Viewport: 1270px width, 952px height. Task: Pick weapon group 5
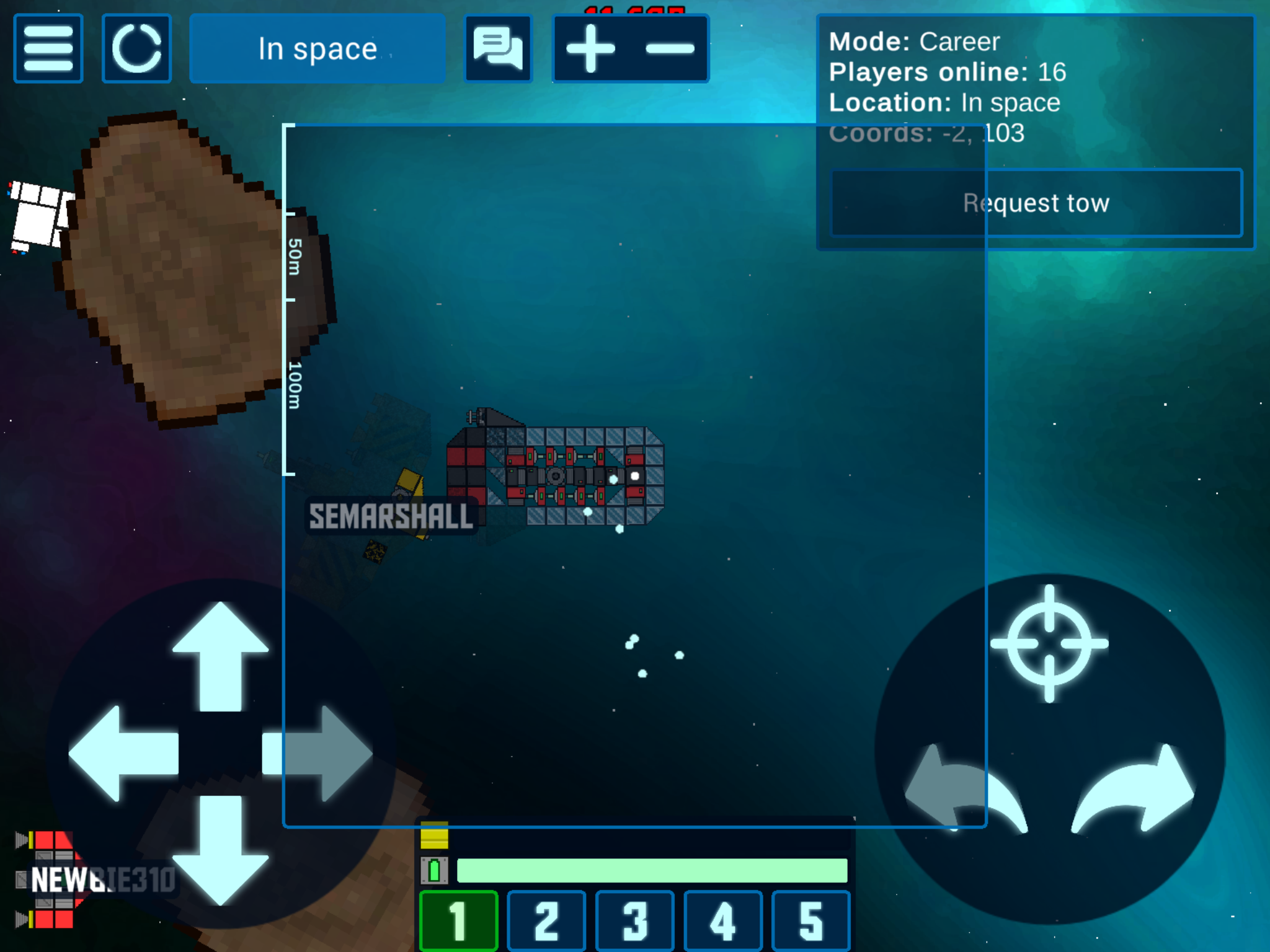(x=811, y=921)
